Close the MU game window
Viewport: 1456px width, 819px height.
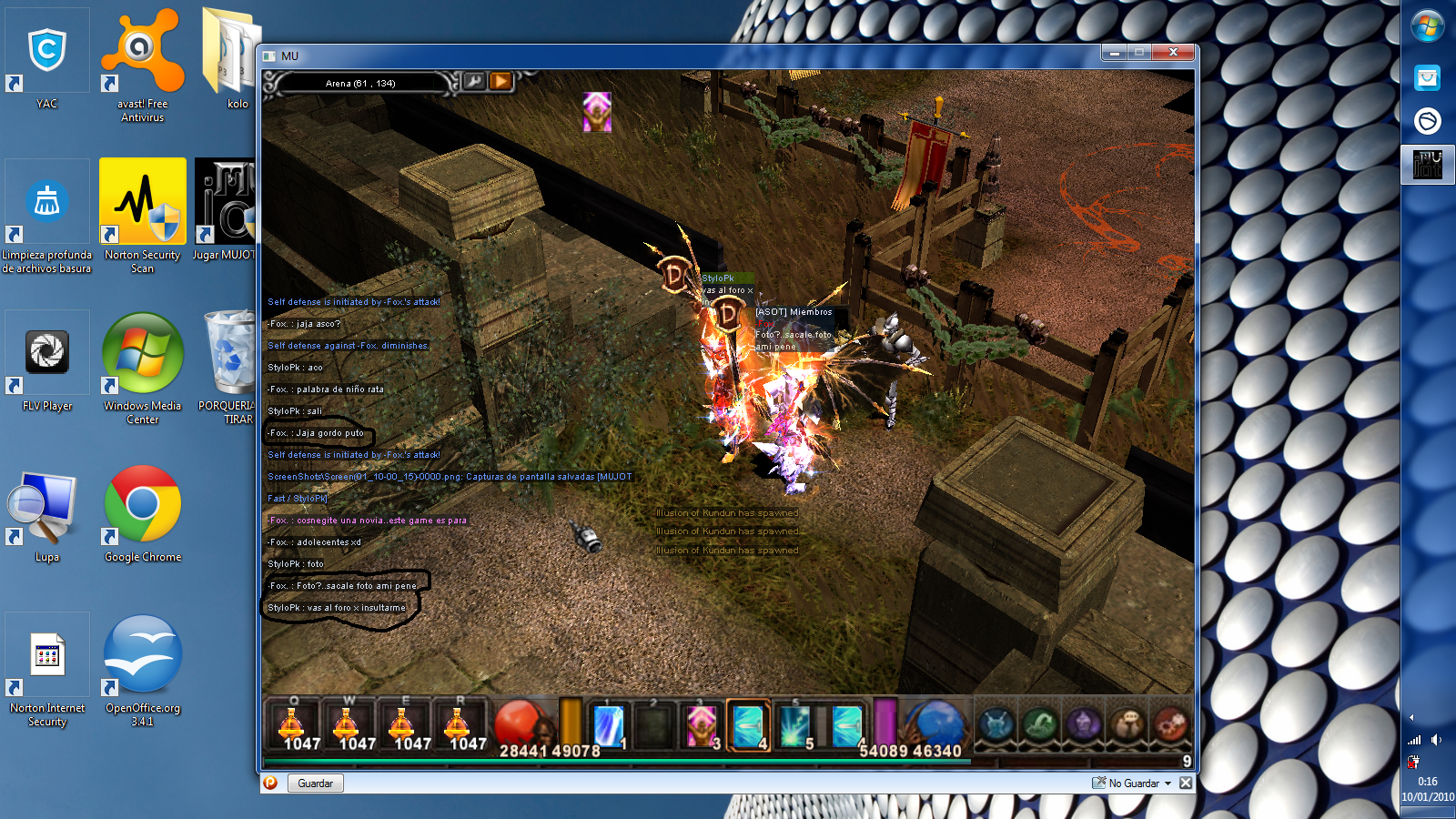coord(1173,53)
